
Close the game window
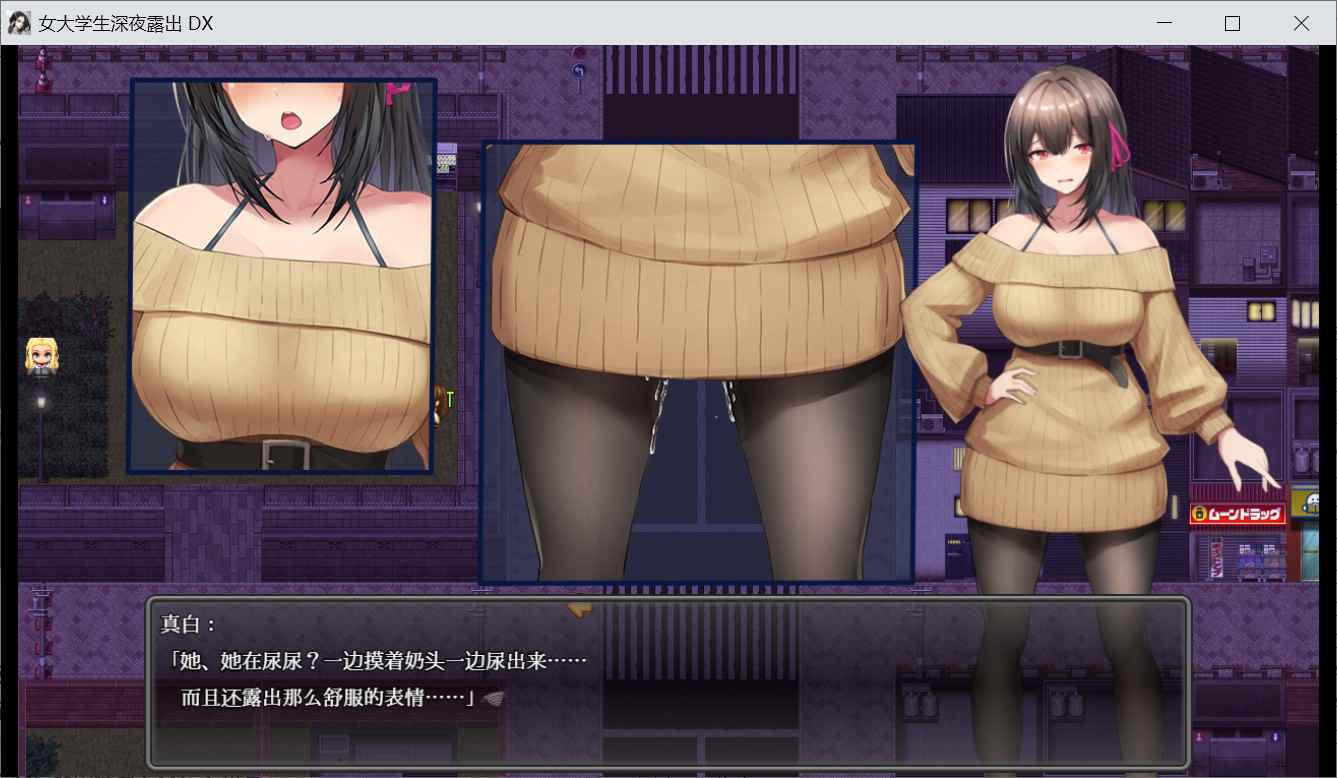coord(1301,23)
